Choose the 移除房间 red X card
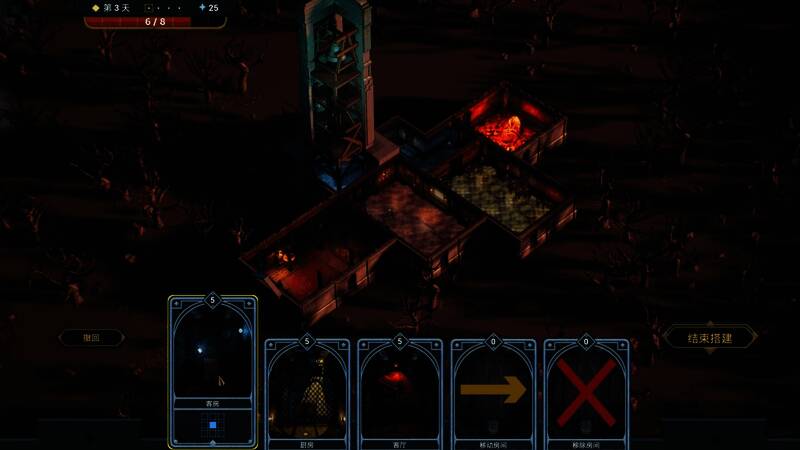This screenshot has height=450, width=800. pos(586,391)
